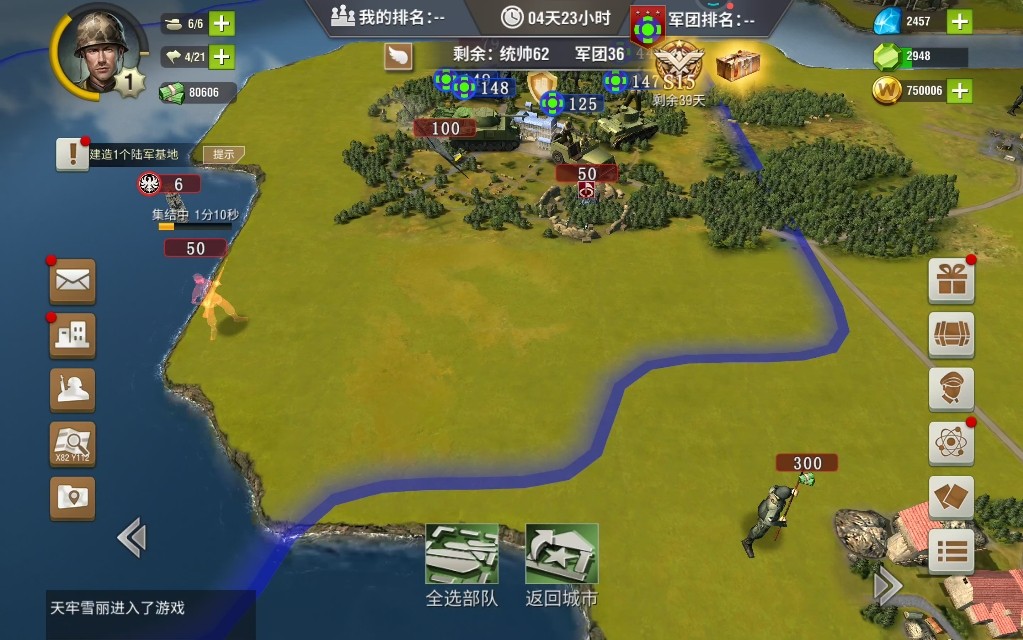Image resolution: width=1023 pixels, height=640 pixels.
Task: Add more aircraft slots with plus button
Action: [x=221, y=56]
